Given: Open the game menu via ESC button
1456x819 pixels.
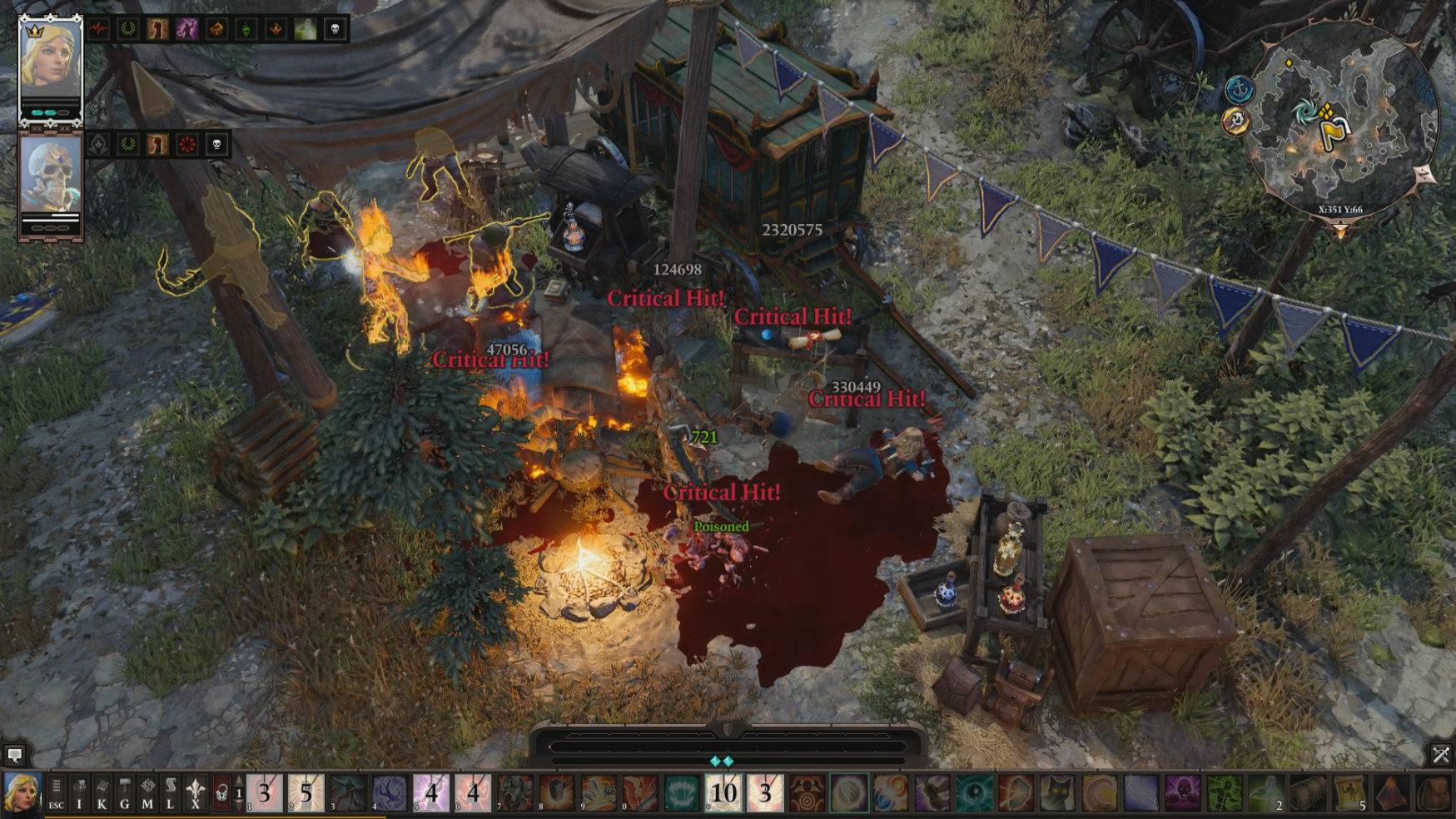Looking at the screenshot, I should (56, 793).
